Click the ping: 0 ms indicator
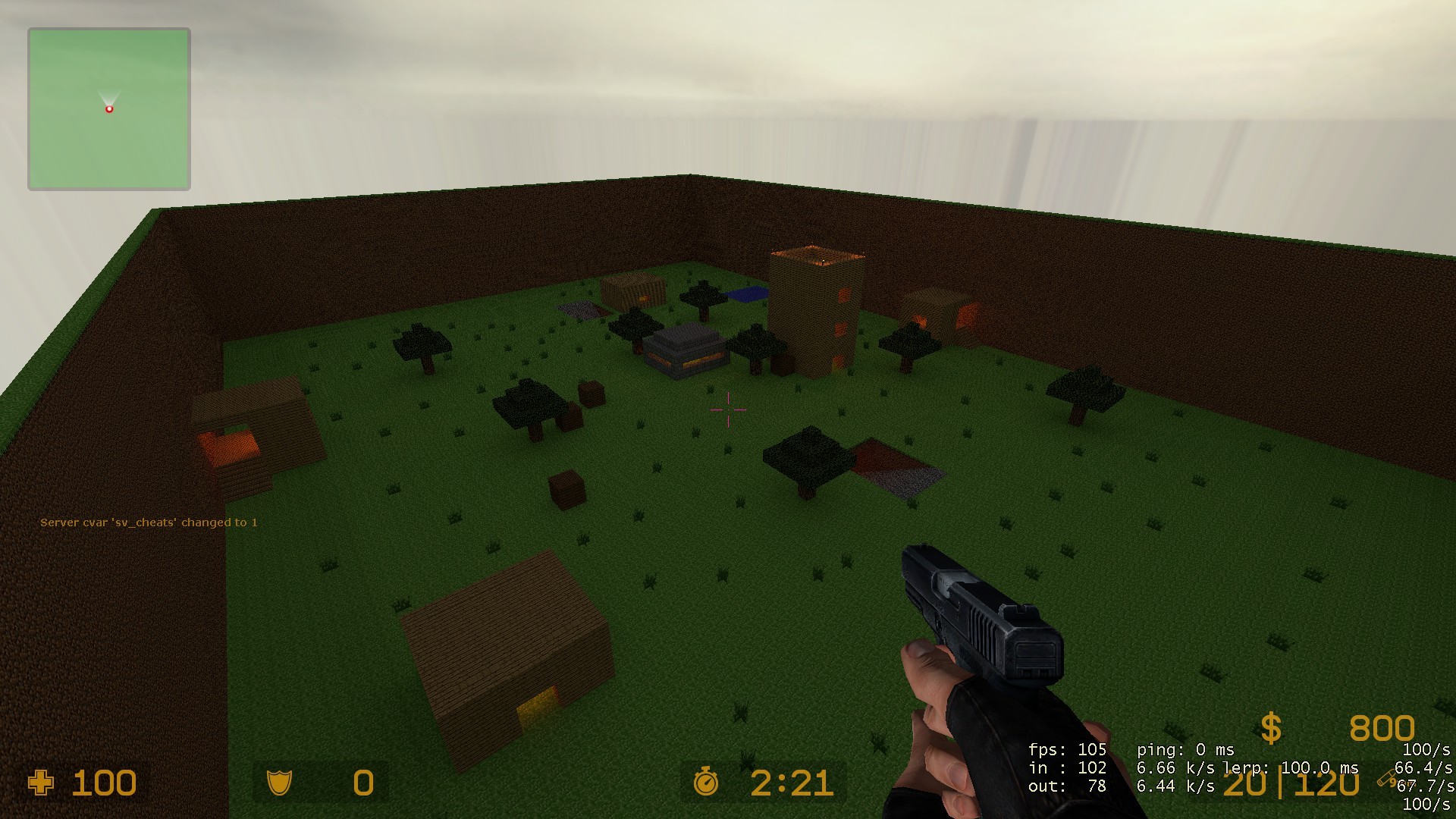This screenshot has height=819, width=1456. [x=1183, y=749]
